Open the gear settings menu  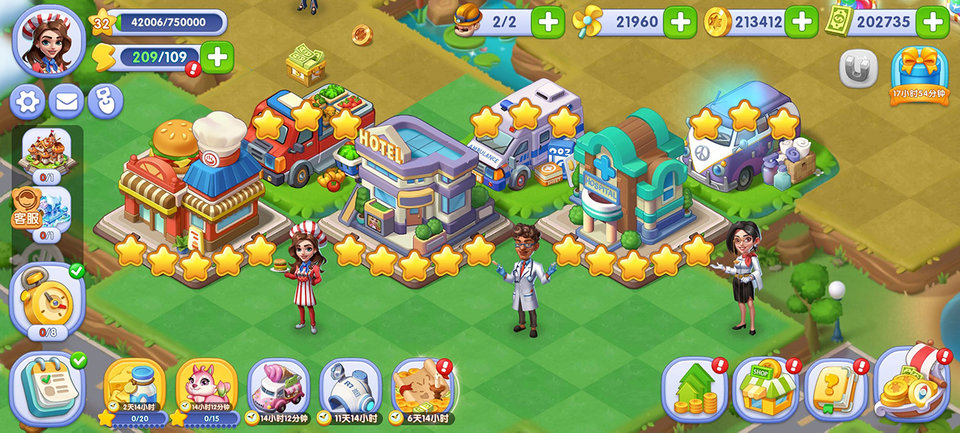27,101
